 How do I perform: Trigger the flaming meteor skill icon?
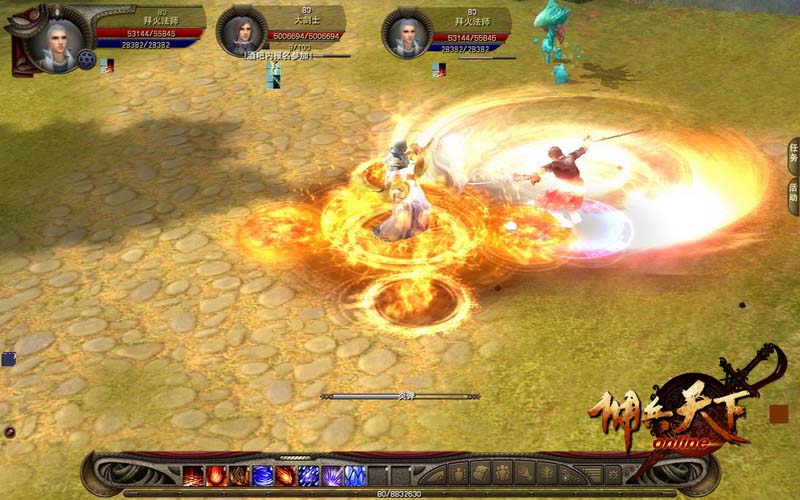pos(286,475)
